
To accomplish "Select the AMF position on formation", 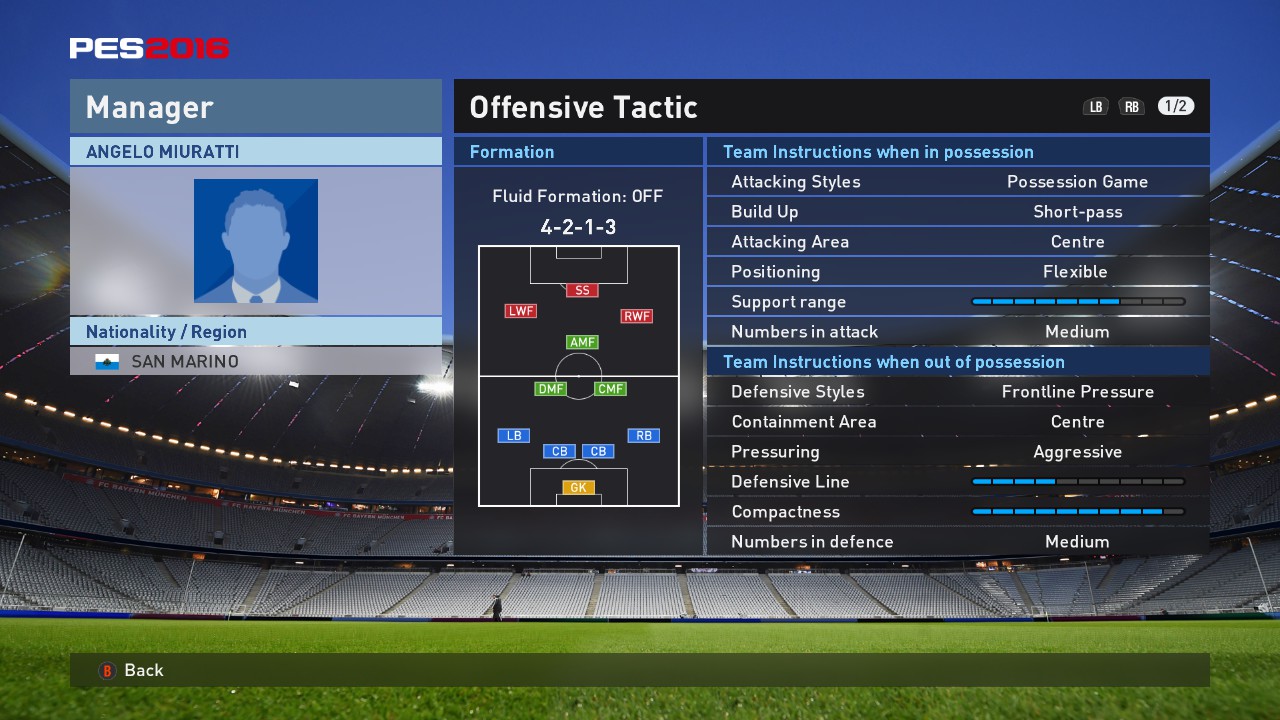I will click(x=582, y=342).
